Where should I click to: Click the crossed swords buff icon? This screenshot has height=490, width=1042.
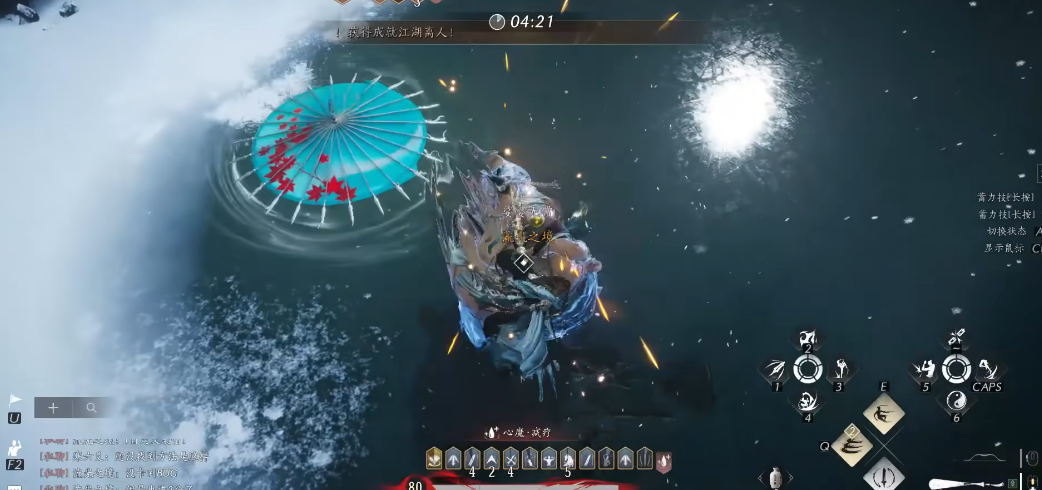coord(510,459)
